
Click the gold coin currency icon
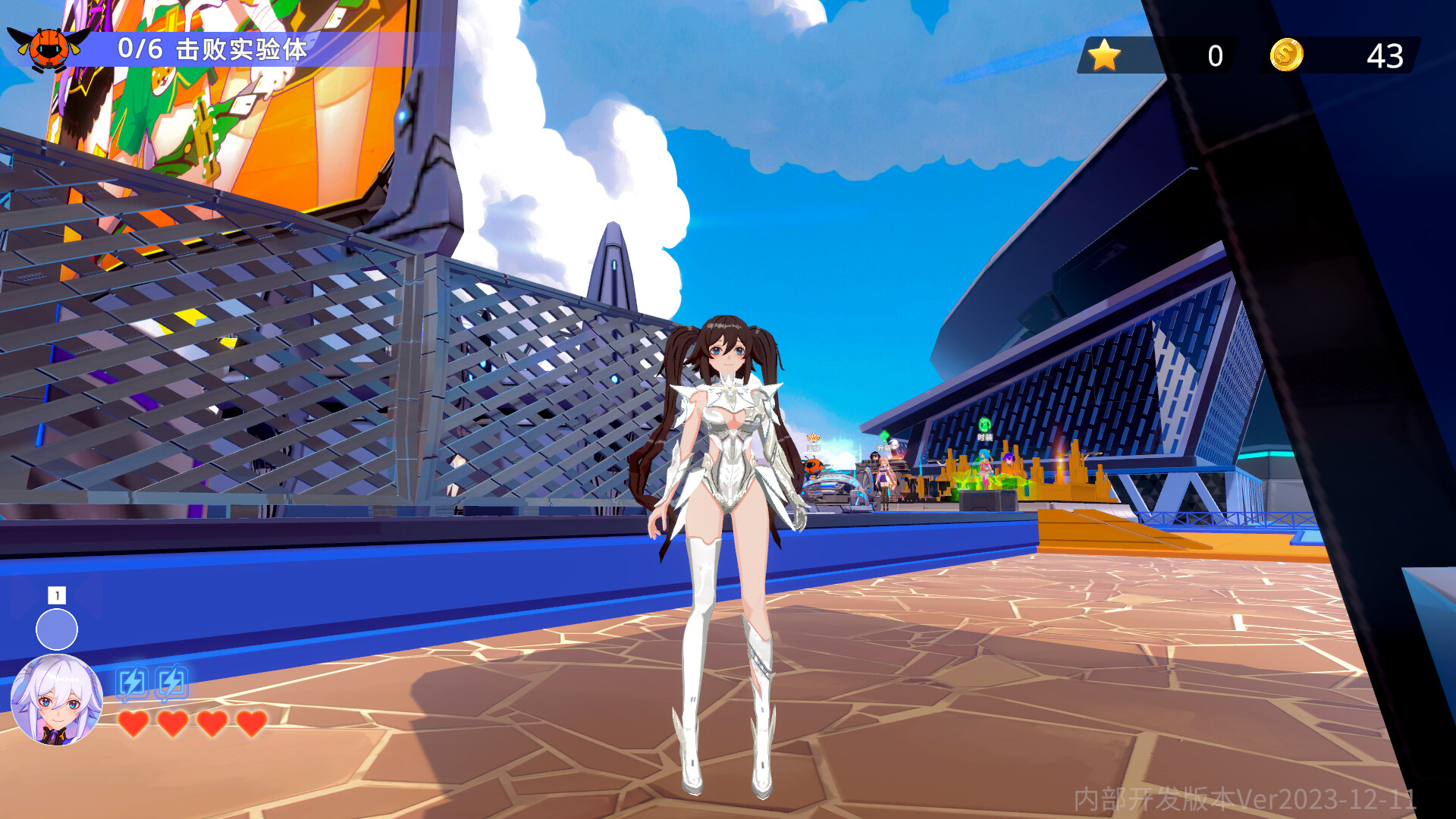click(x=1287, y=54)
